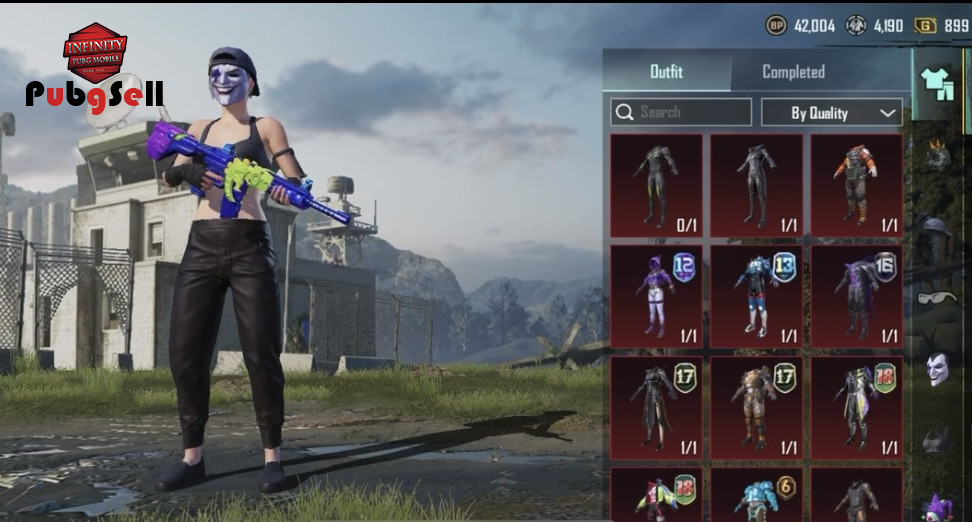Open the jester hat category
This screenshot has height=522, width=972.
(937, 506)
